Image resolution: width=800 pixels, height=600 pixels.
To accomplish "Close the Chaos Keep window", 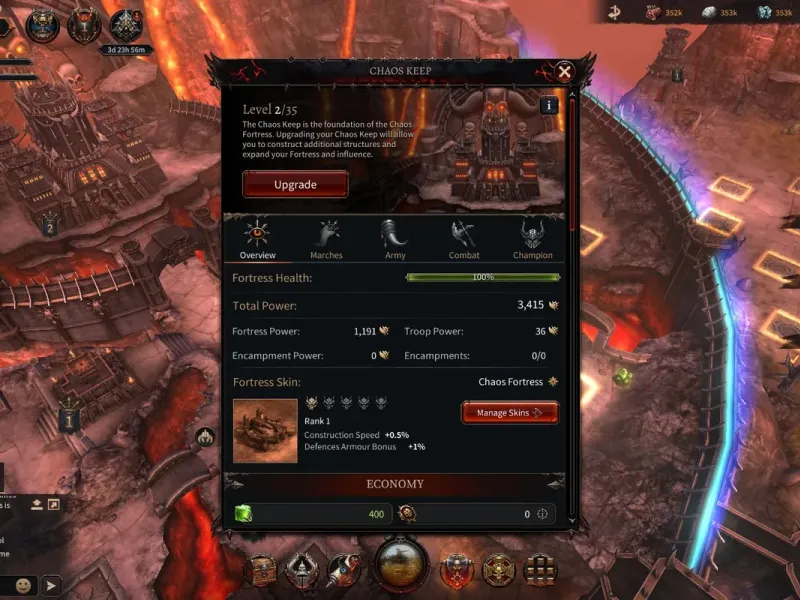I will pos(564,72).
